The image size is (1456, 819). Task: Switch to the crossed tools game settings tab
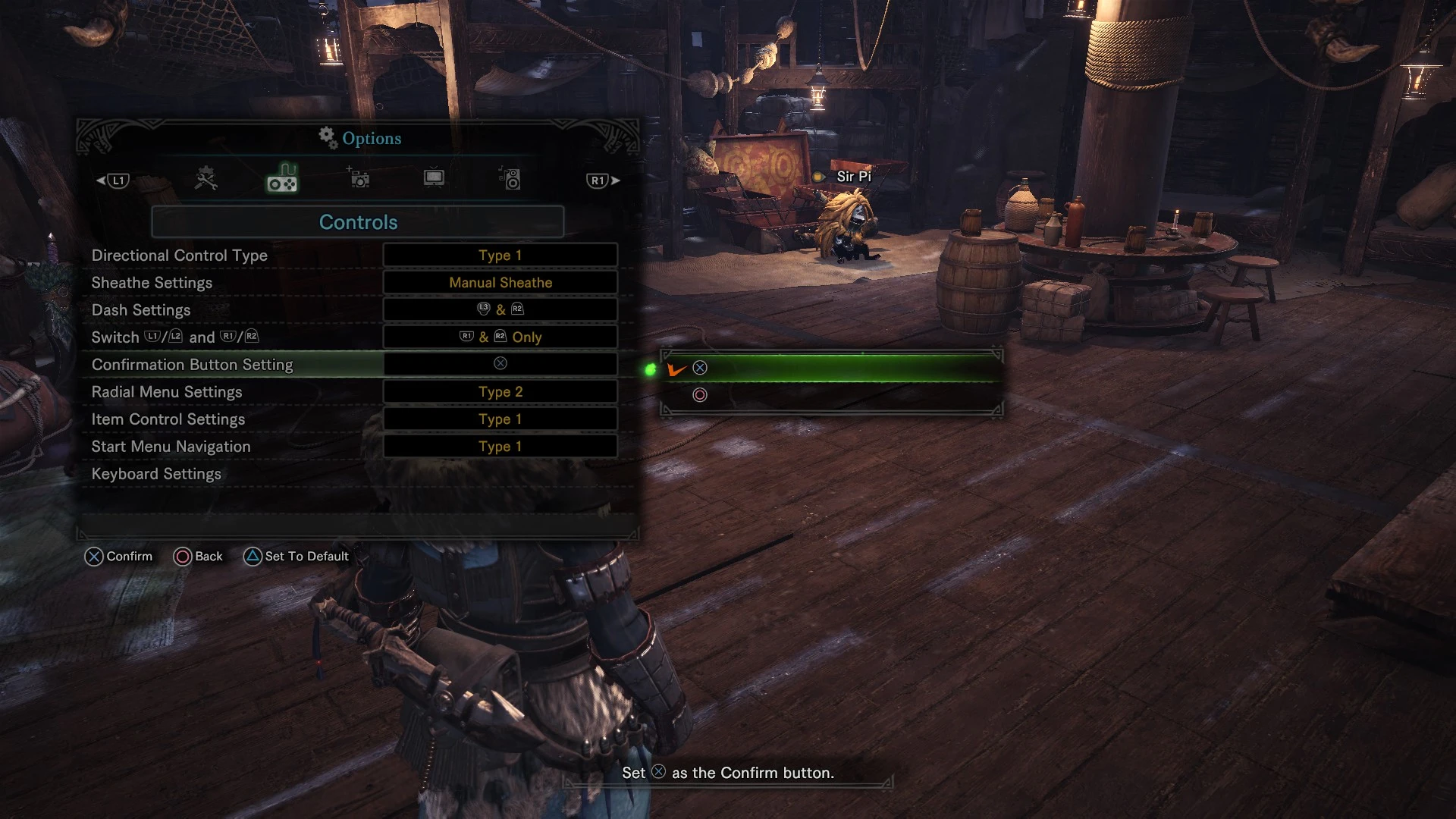206,179
